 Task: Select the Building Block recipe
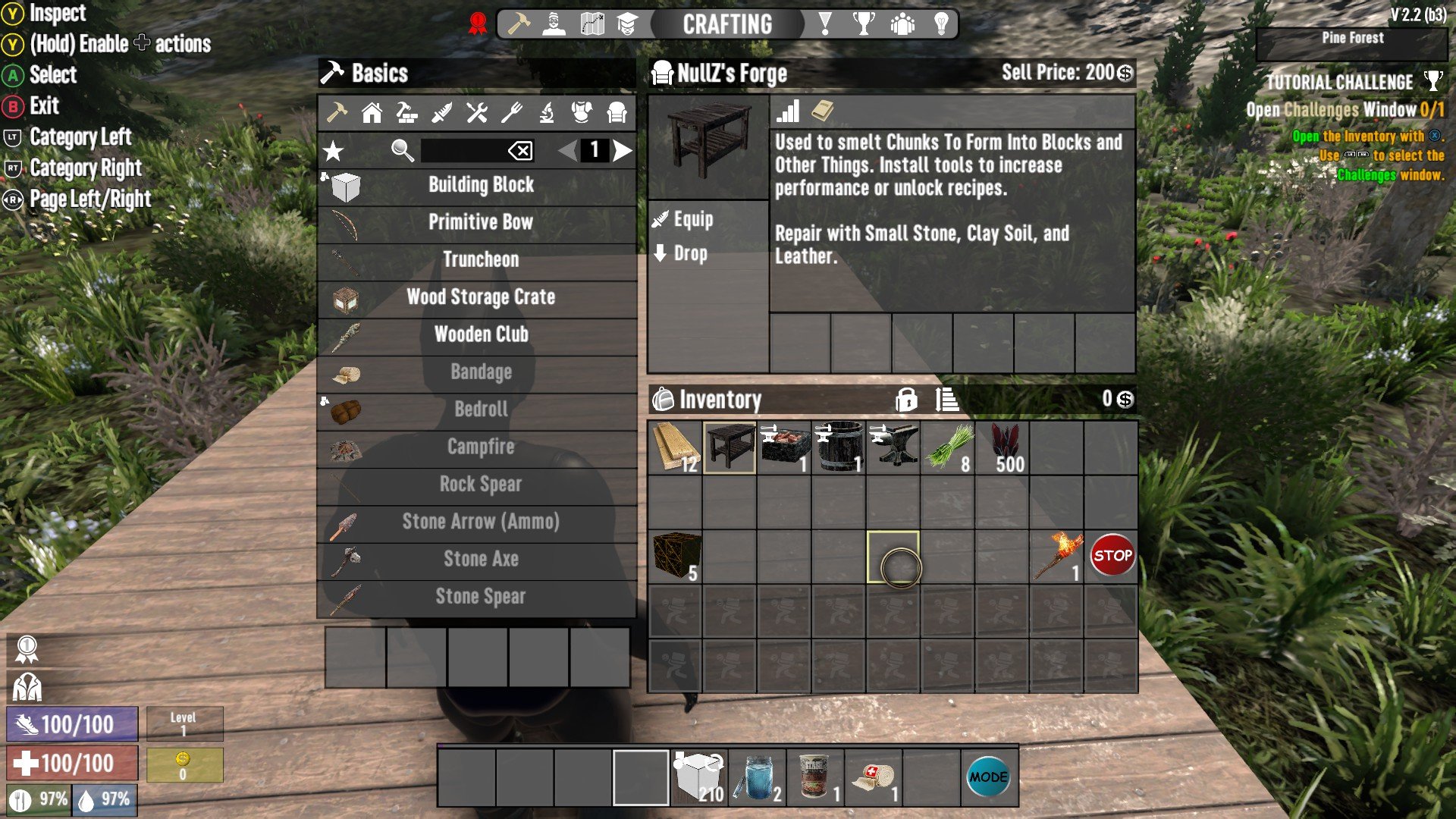click(480, 185)
